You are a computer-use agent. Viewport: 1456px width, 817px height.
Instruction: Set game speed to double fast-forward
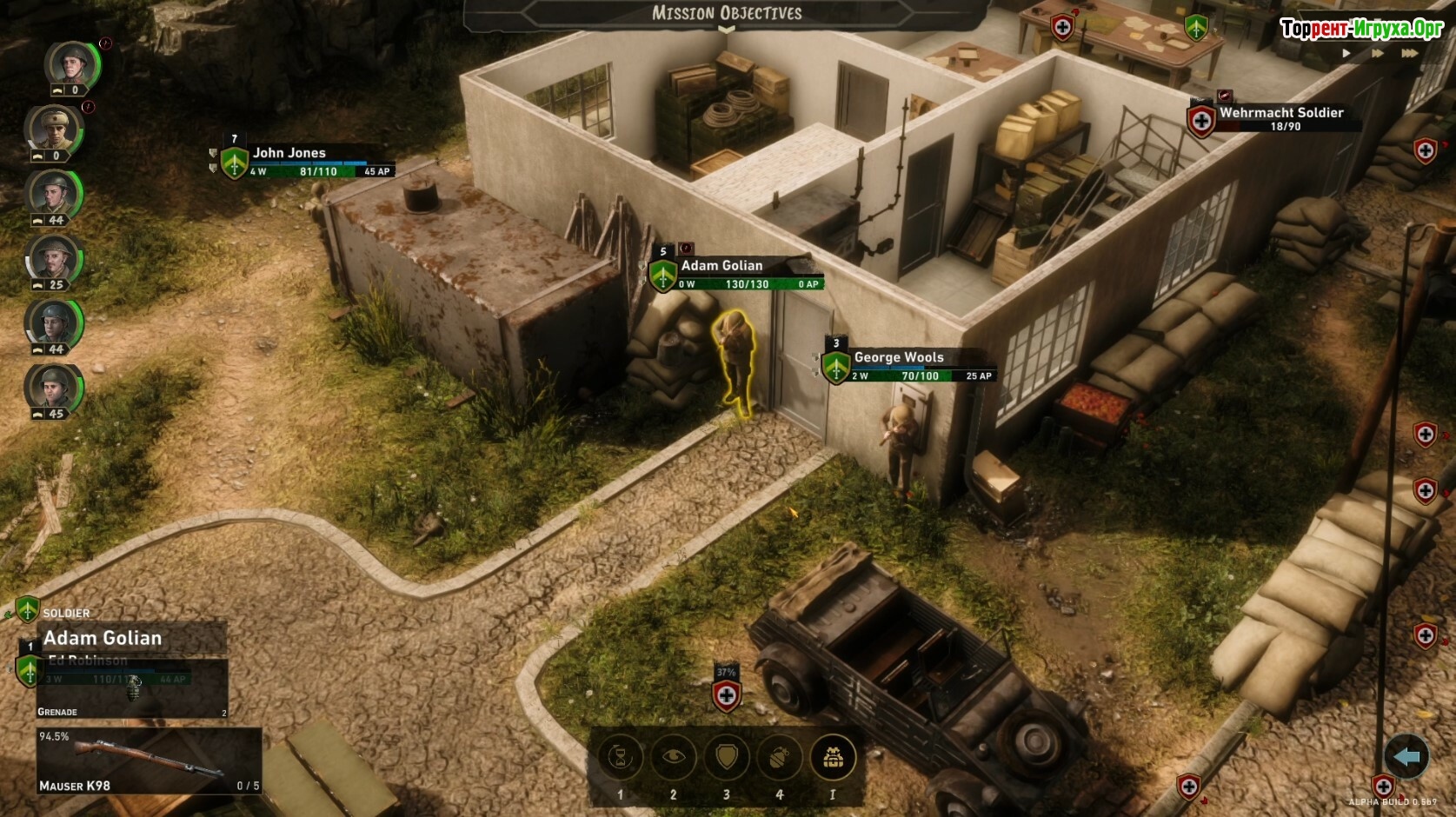1378,54
